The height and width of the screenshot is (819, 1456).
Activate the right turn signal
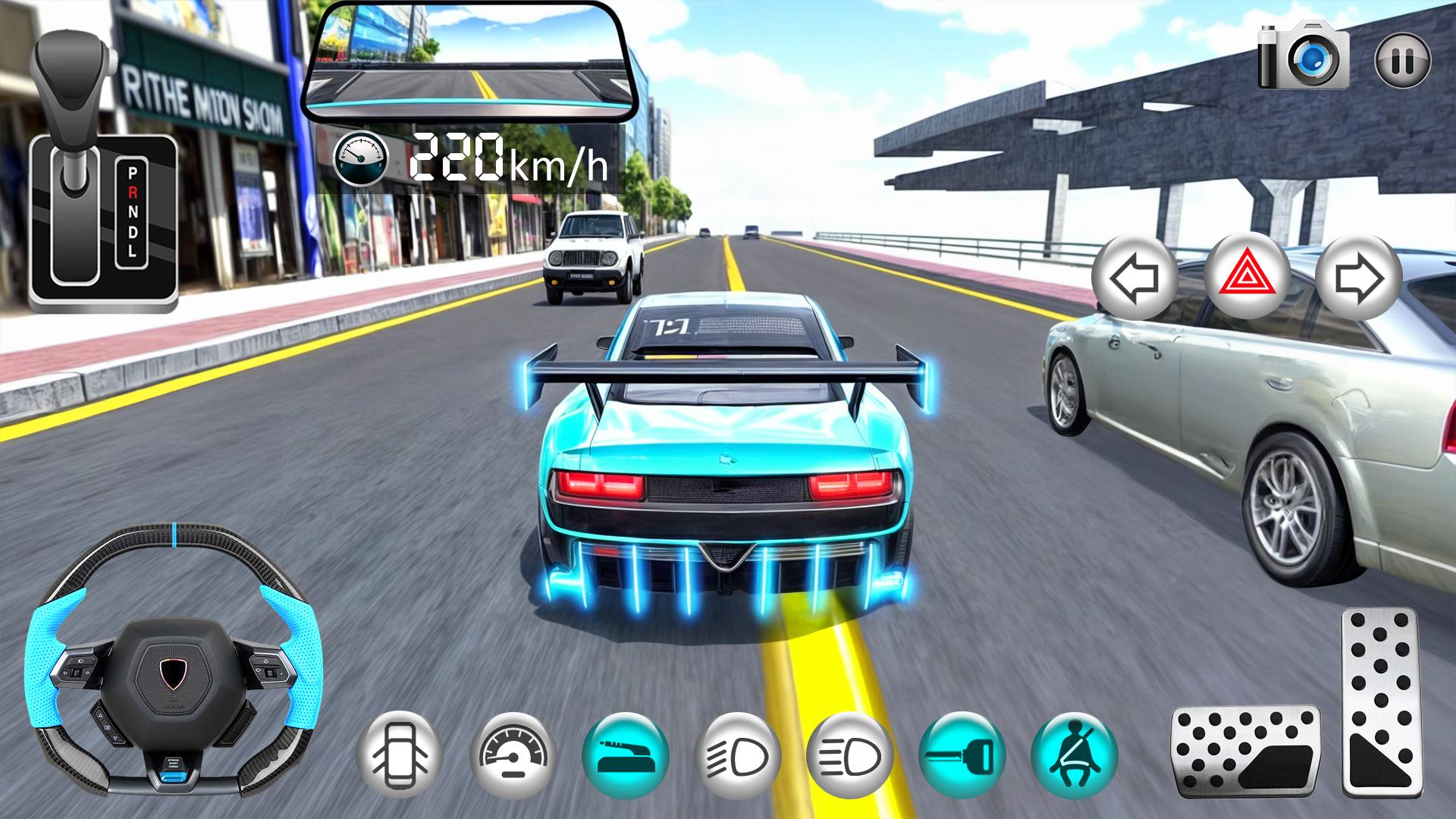tap(1358, 278)
